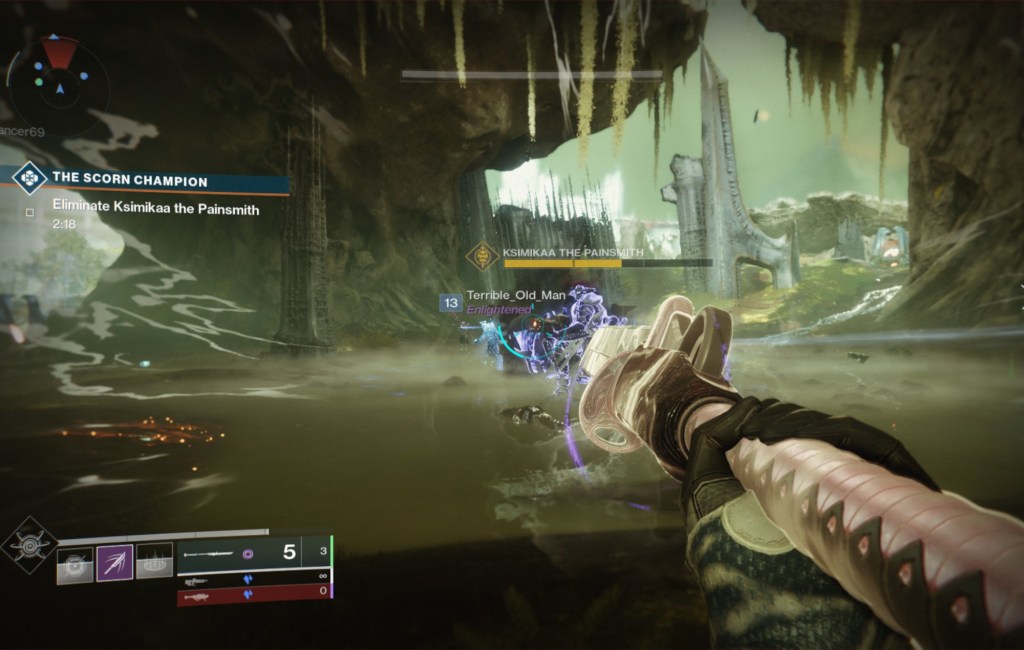Select the Eliminate Ksimikaa objective checkbox

click(30, 211)
